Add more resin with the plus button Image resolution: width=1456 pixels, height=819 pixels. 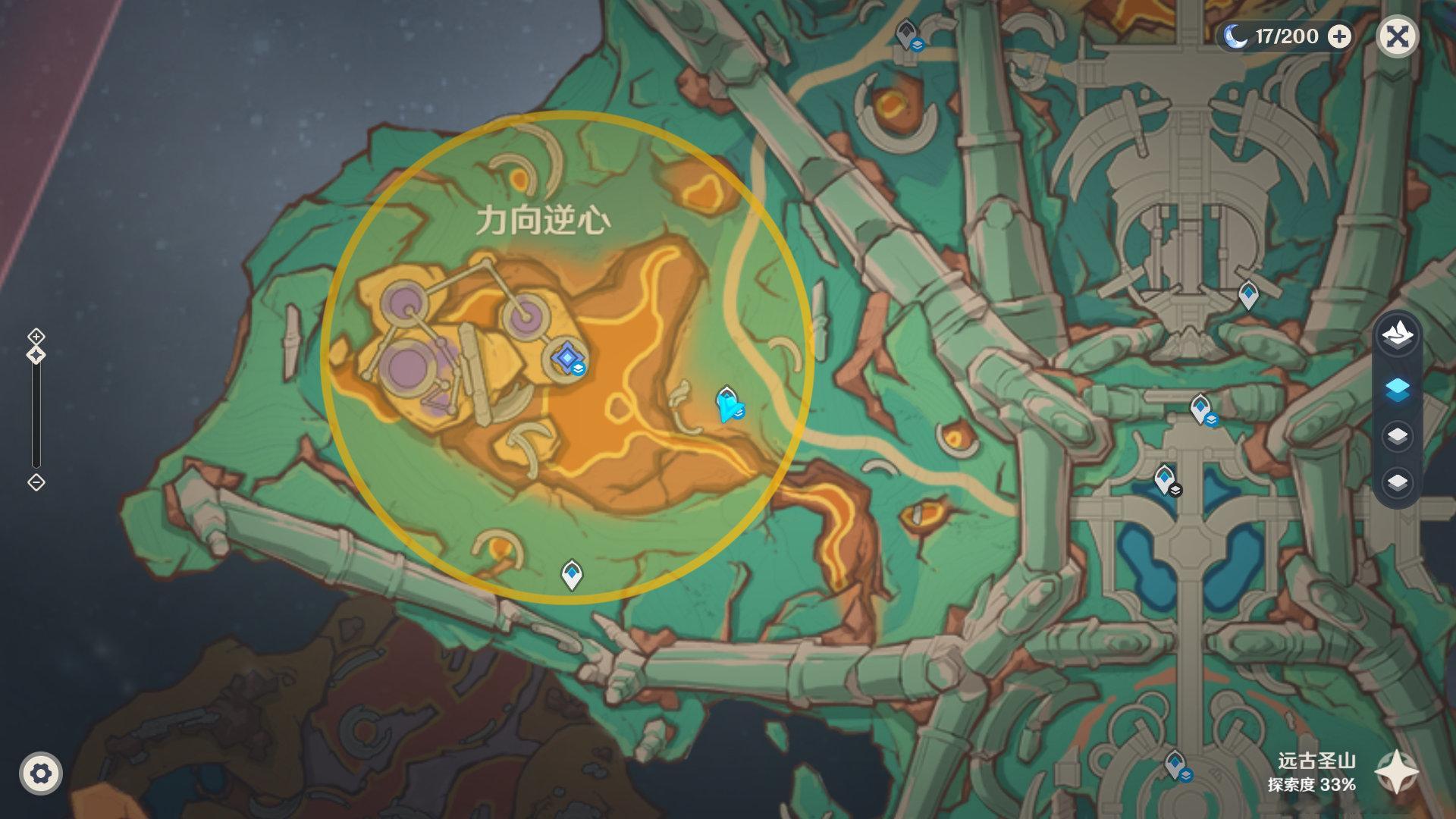[1340, 36]
